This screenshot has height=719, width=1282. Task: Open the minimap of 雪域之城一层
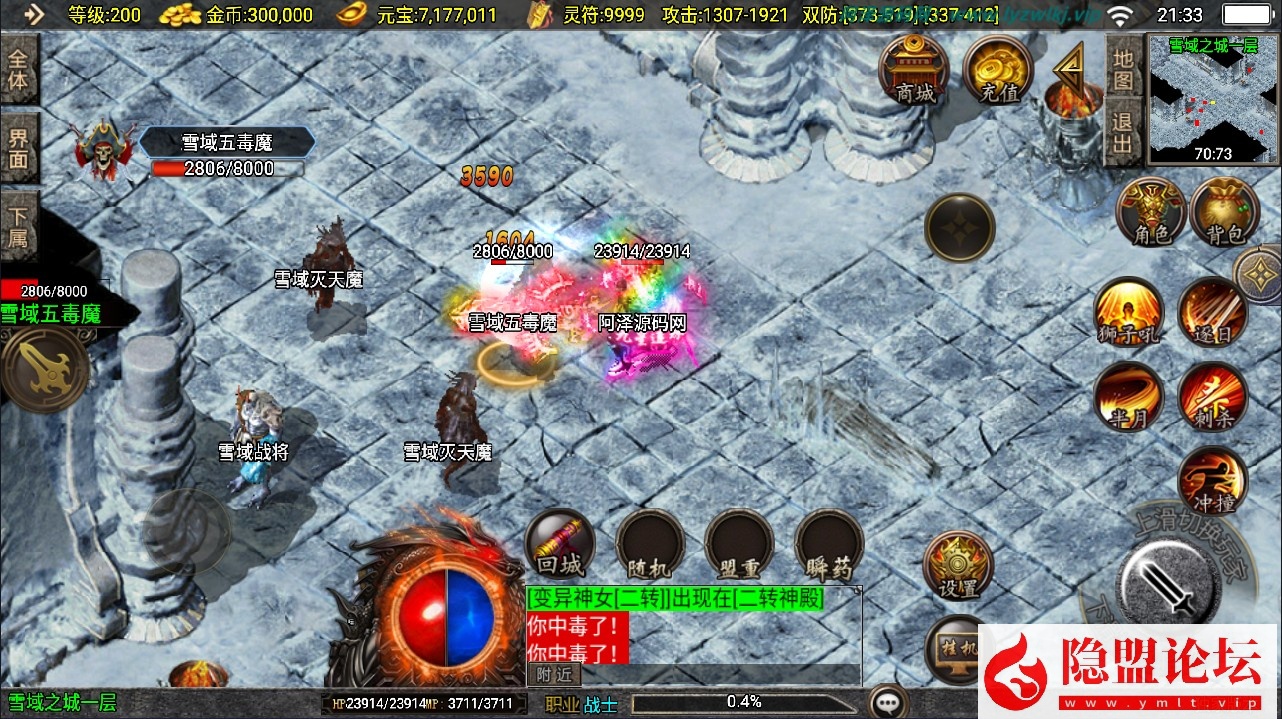1213,98
